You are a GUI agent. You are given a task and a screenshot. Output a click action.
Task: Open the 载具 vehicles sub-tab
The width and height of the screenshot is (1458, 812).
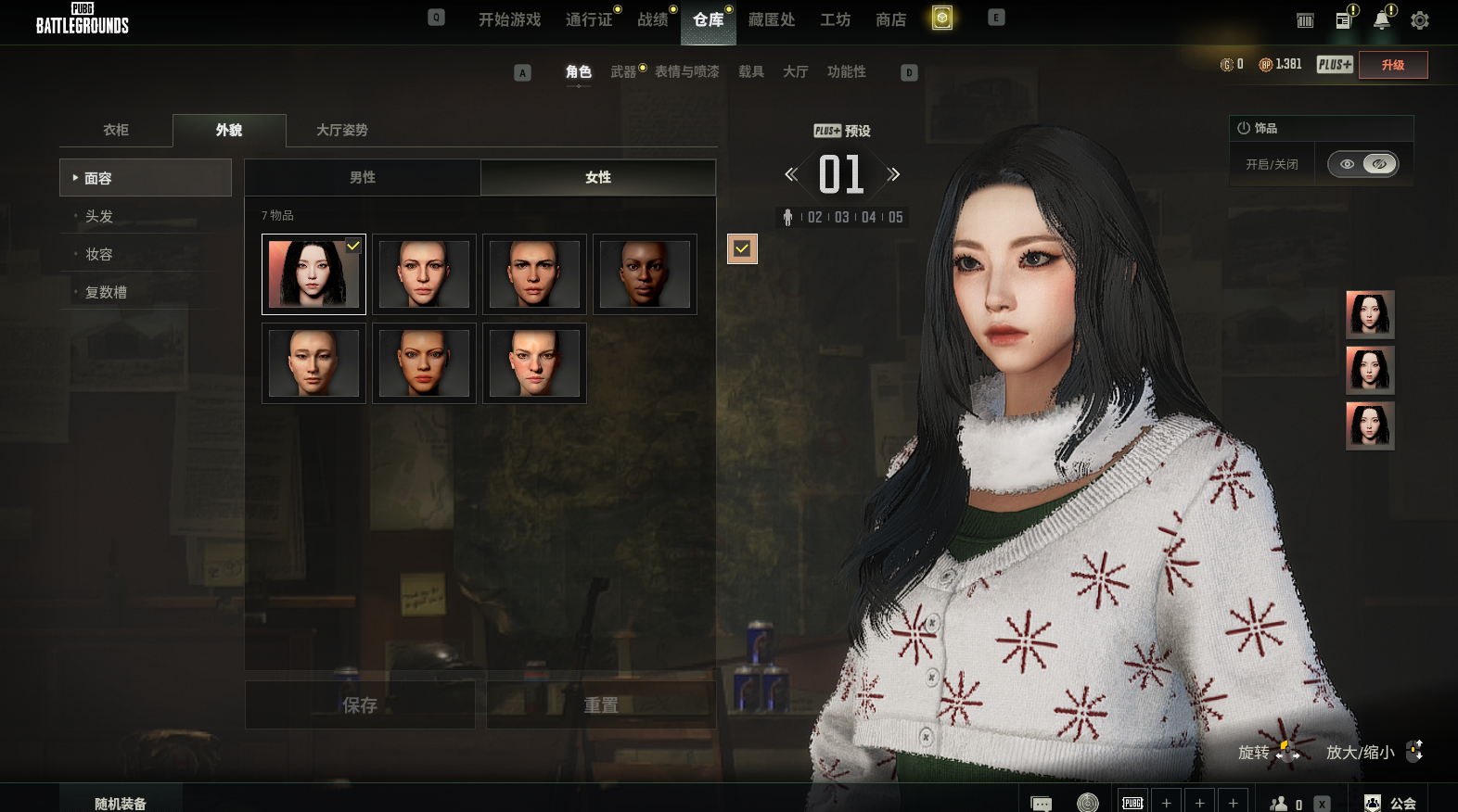tap(750, 71)
